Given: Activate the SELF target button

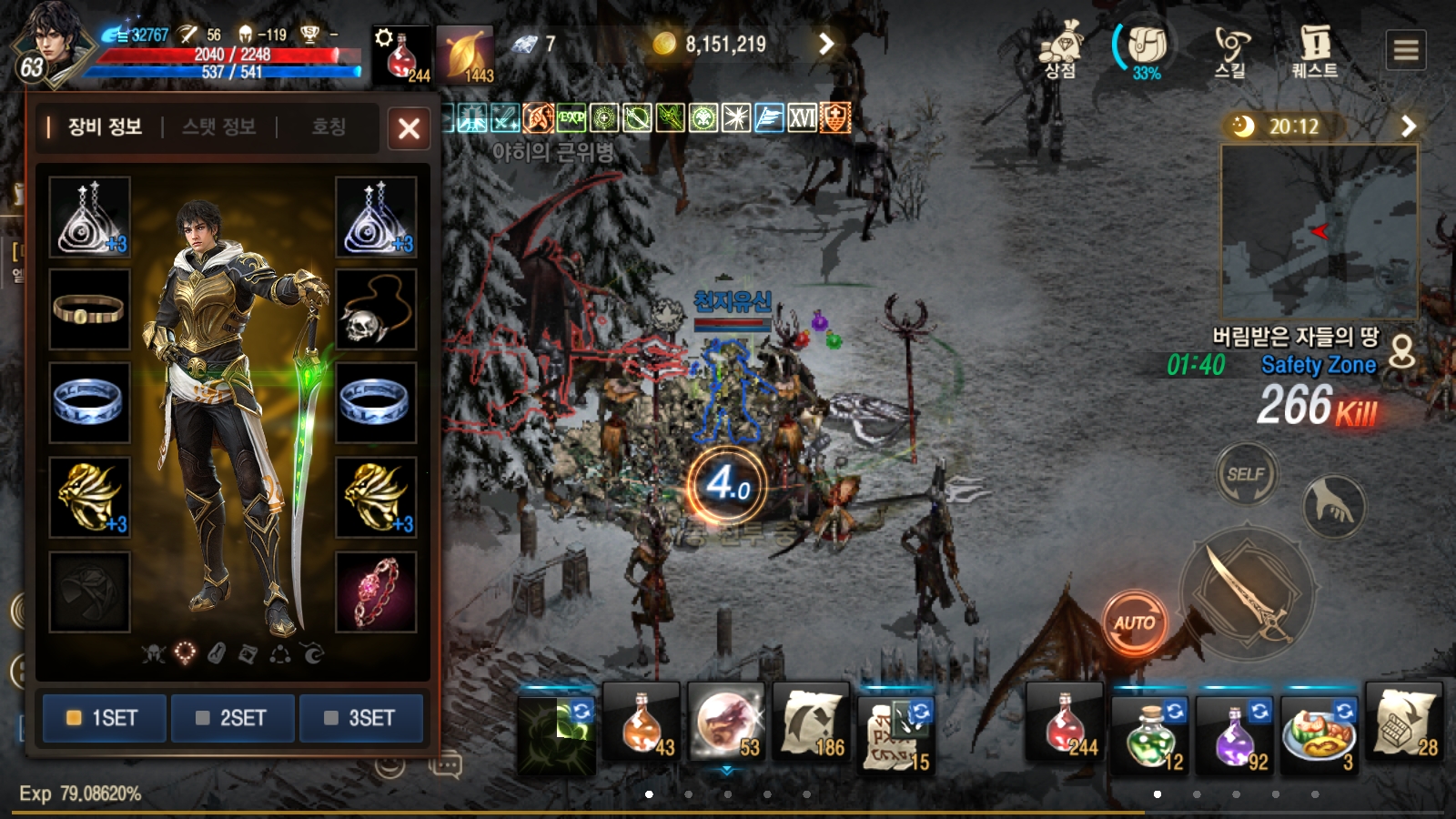Looking at the screenshot, I should [1245, 474].
